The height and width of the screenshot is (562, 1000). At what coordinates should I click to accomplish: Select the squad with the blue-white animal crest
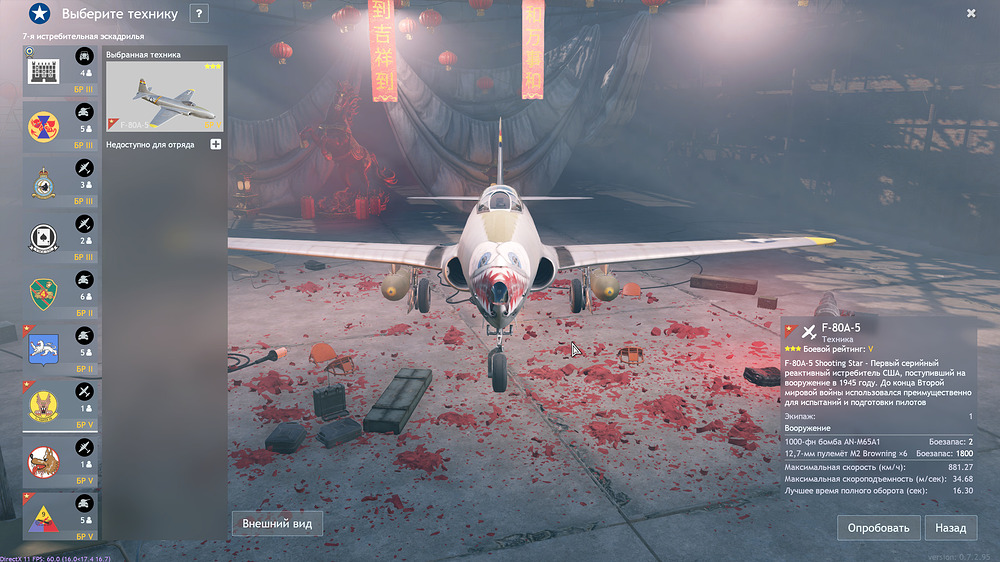click(61, 350)
